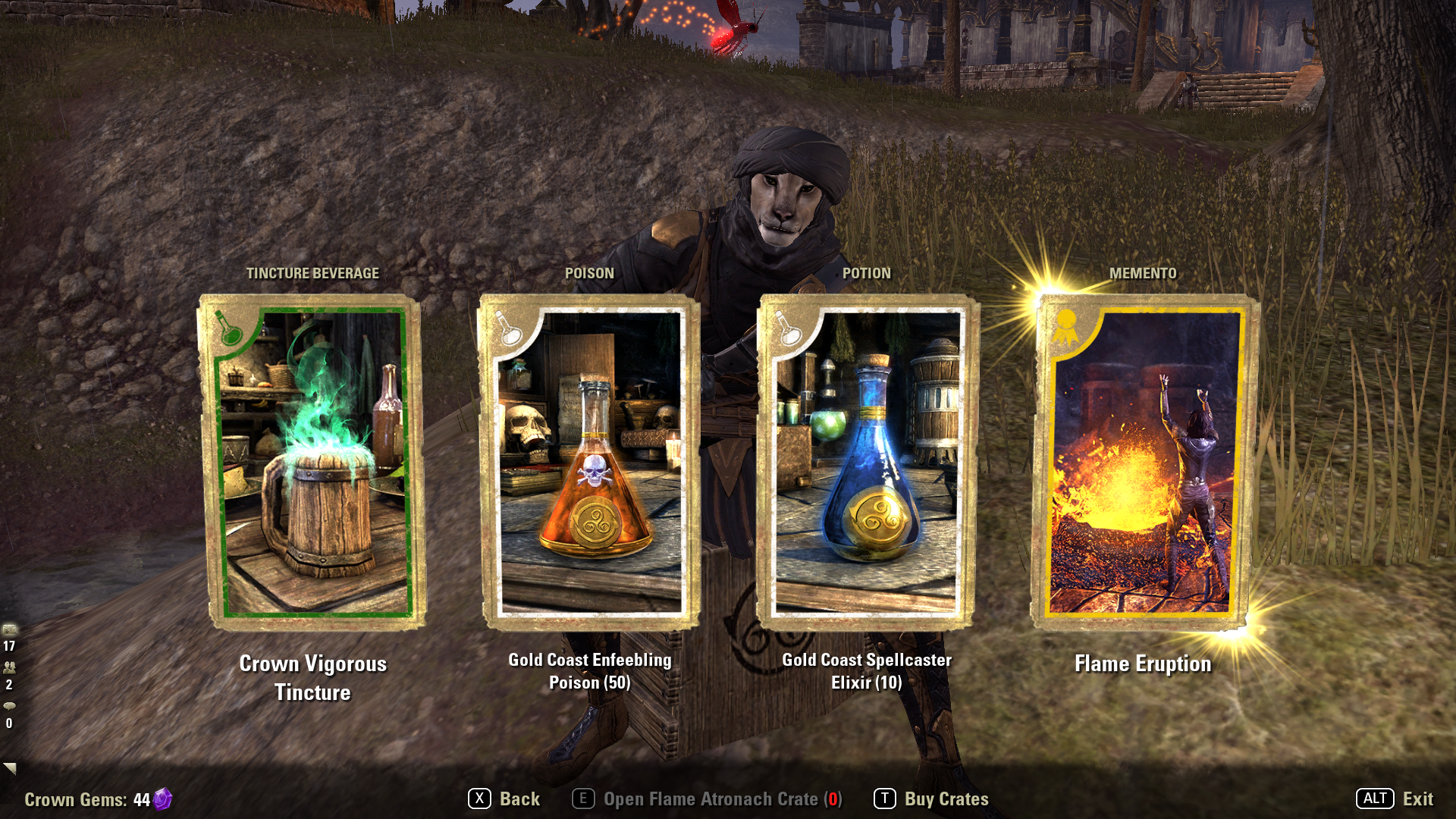Click the mail notification icon
1456x819 pixels.
[10, 629]
